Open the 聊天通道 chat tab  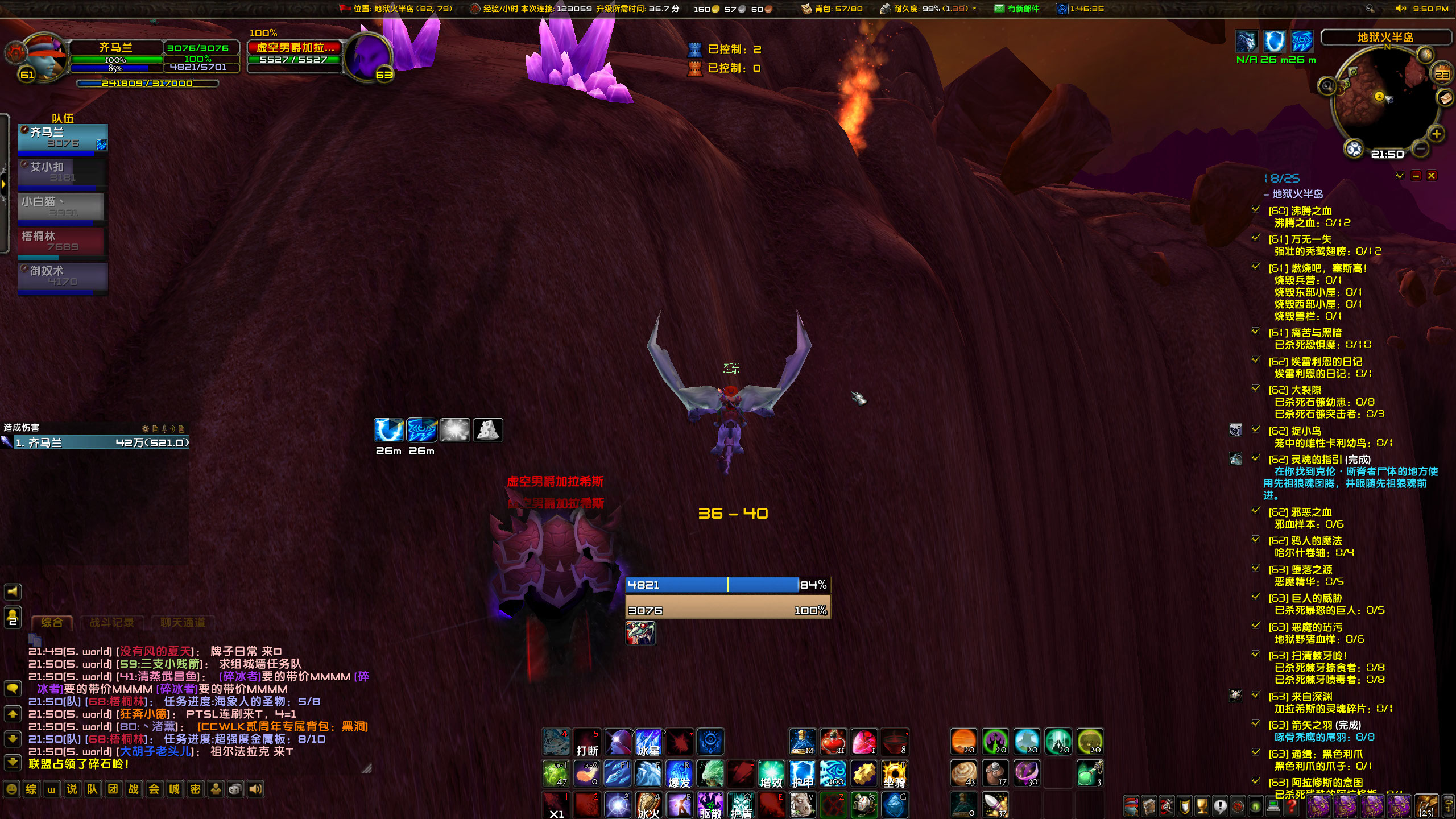coord(182,622)
